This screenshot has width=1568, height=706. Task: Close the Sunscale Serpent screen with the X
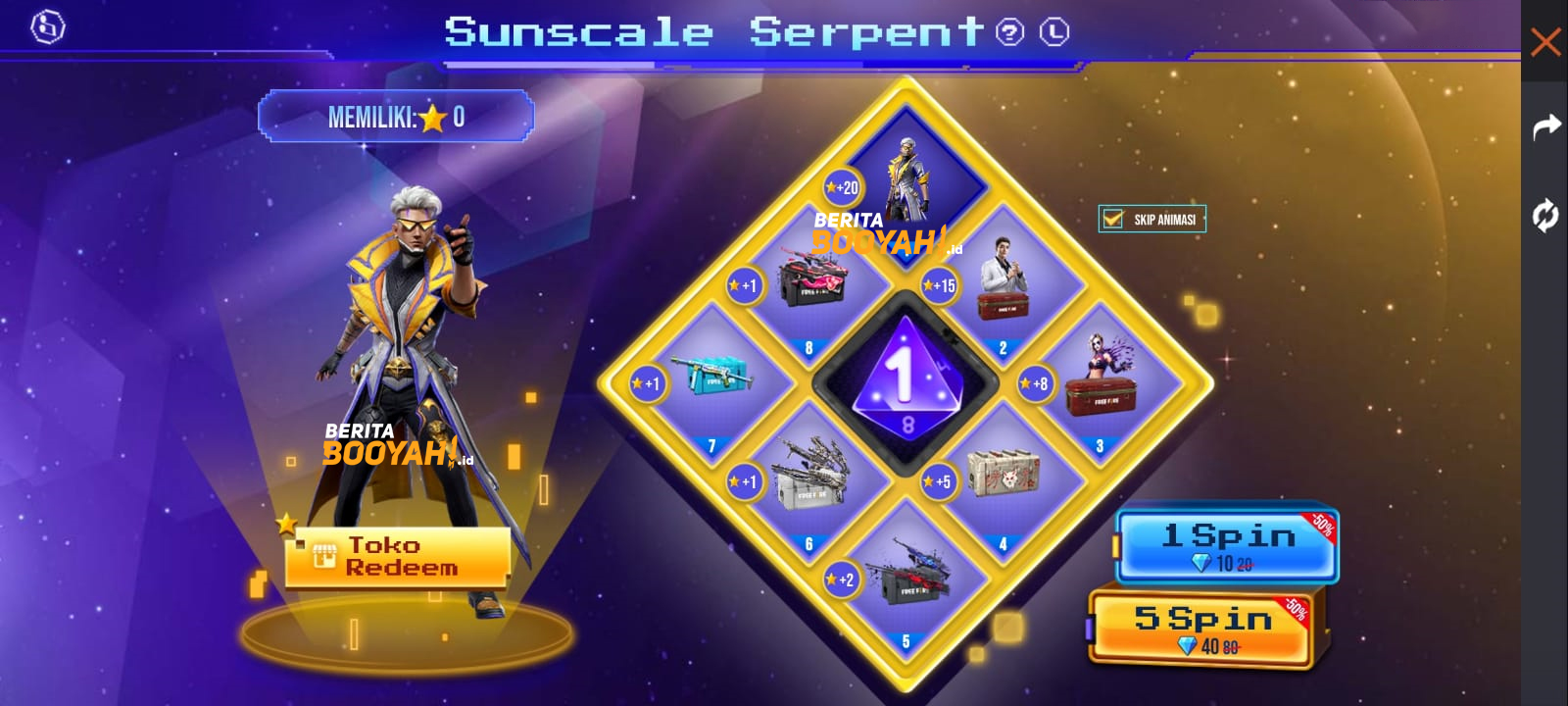(1546, 42)
